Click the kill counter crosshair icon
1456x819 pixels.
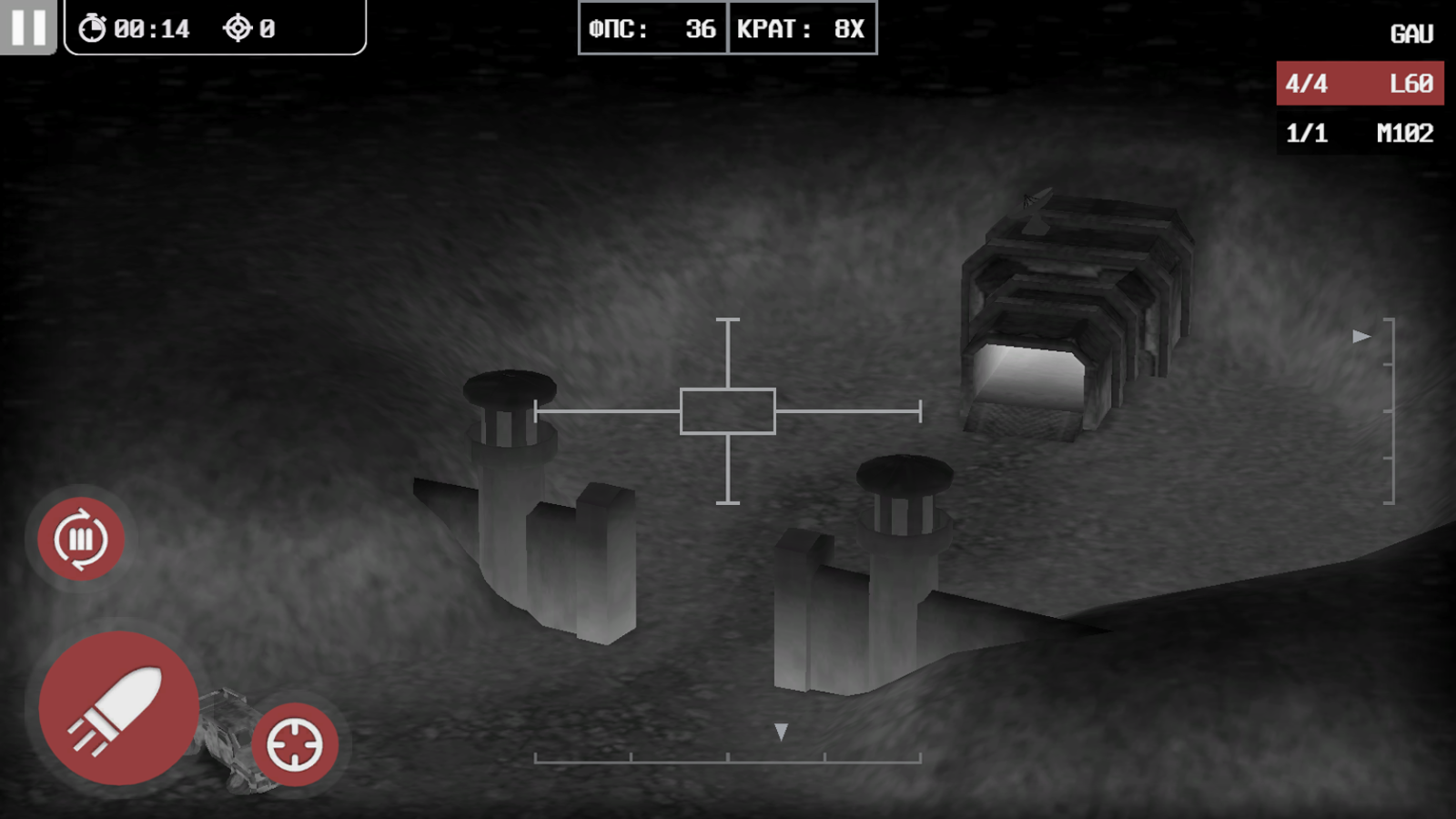click(x=238, y=26)
